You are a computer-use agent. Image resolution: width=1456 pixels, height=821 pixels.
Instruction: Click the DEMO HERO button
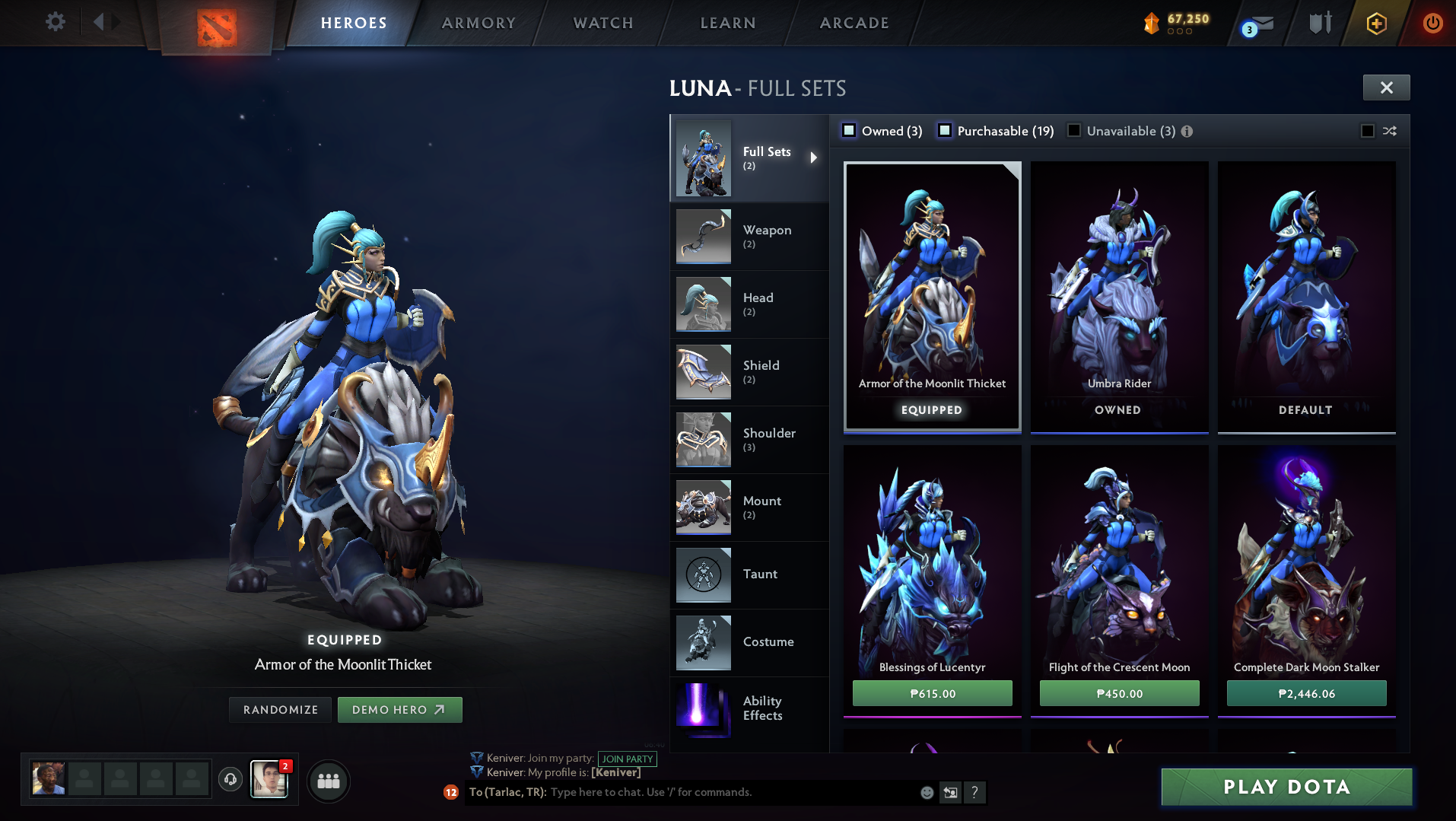click(399, 709)
